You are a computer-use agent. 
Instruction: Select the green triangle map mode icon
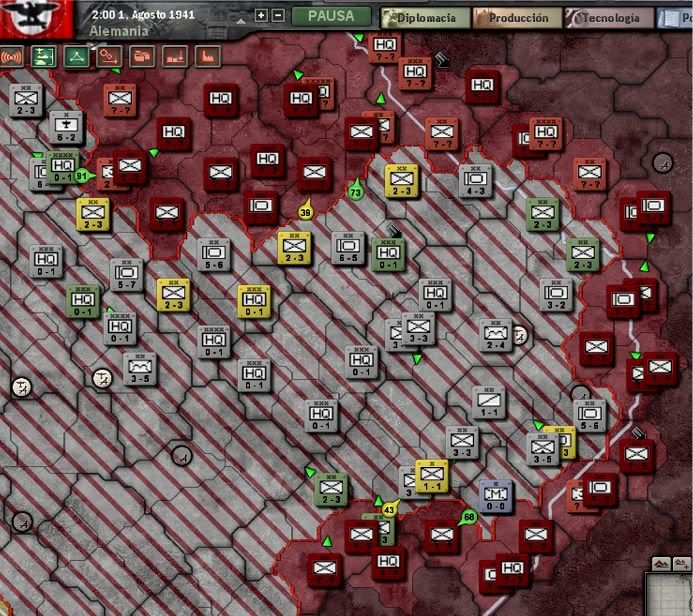click(76, 57)
